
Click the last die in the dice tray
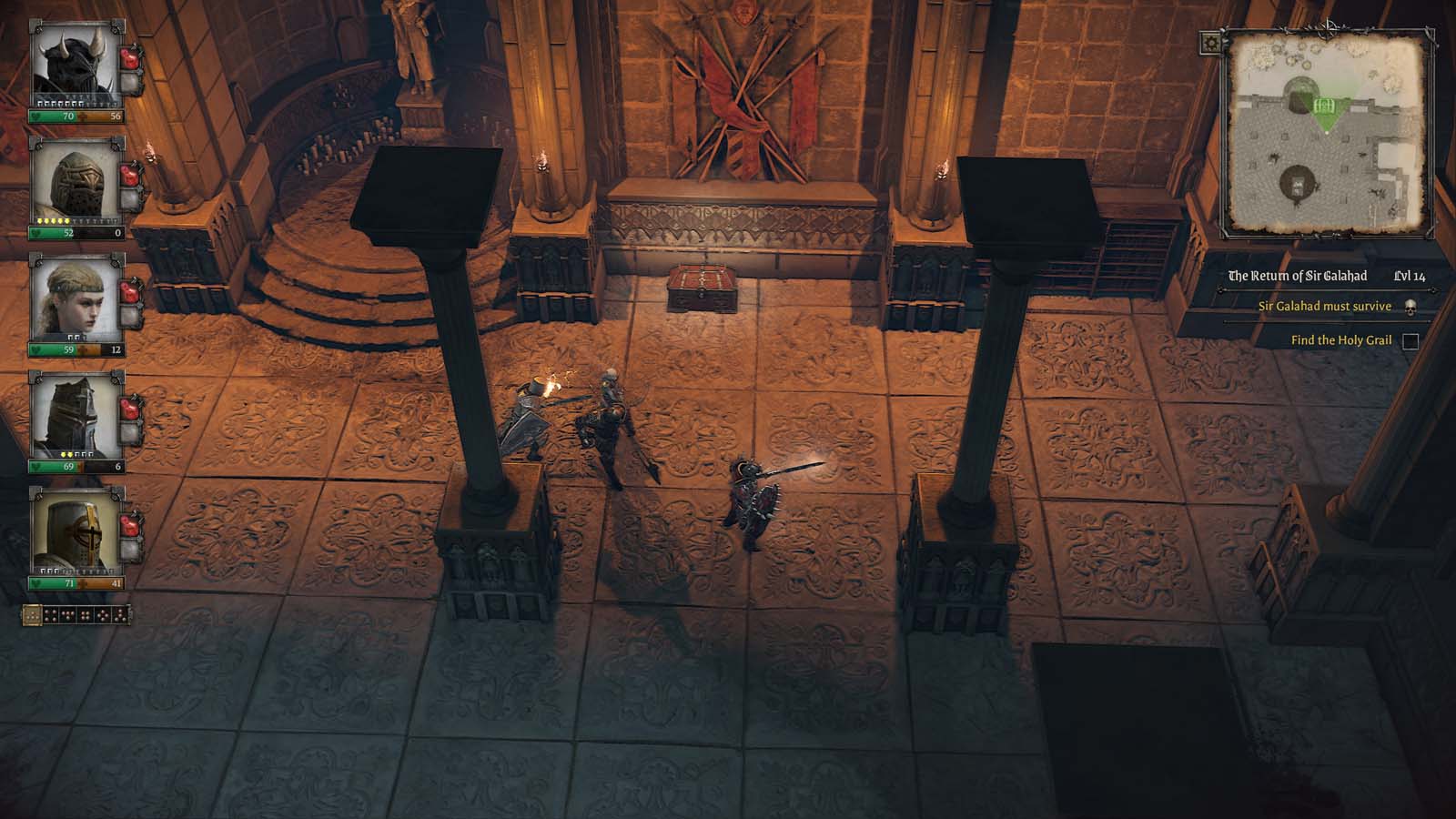(x=122, y=615)
